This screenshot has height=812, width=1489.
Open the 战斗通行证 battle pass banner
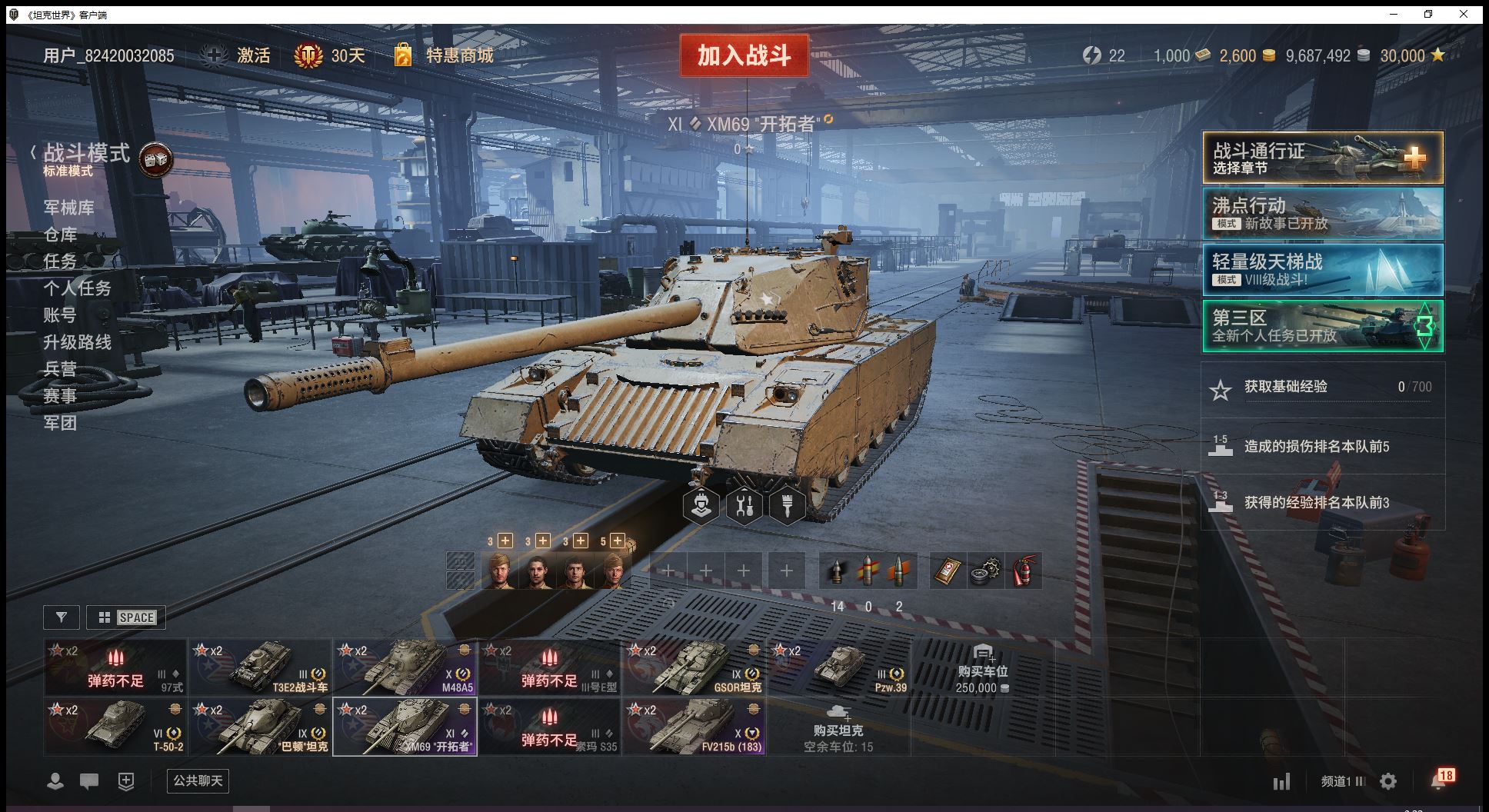pos(1322,158)
